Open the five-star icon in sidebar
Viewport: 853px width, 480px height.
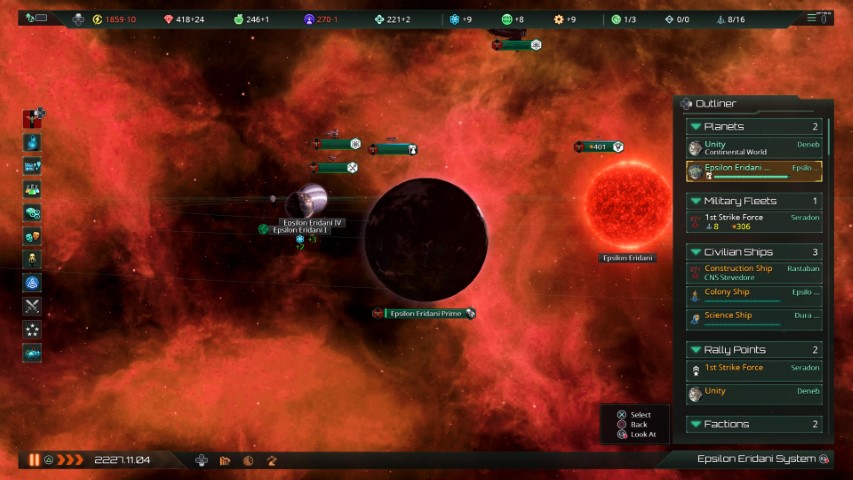click(x=33, y=330)
